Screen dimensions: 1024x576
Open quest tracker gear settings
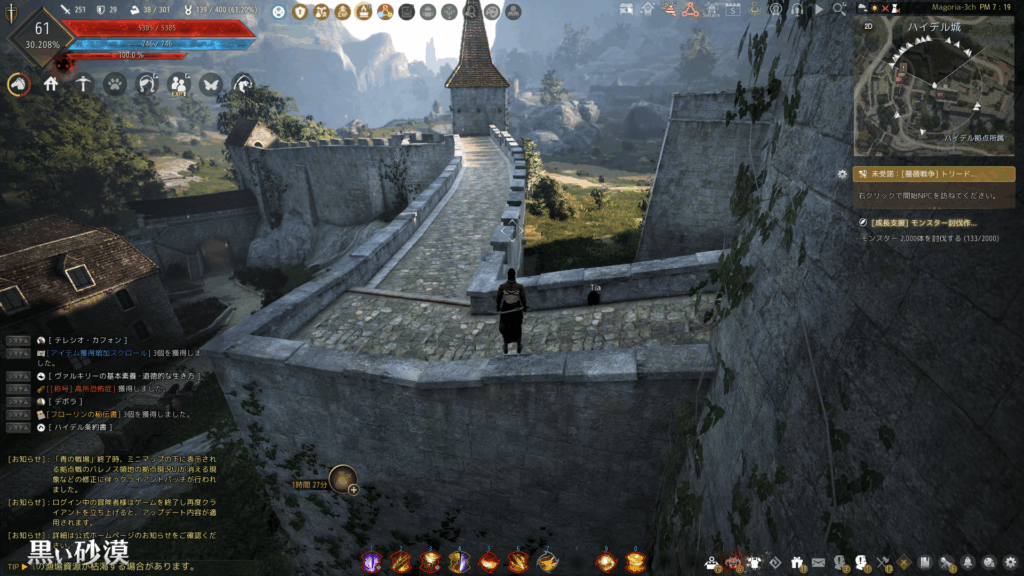point(842,174)
